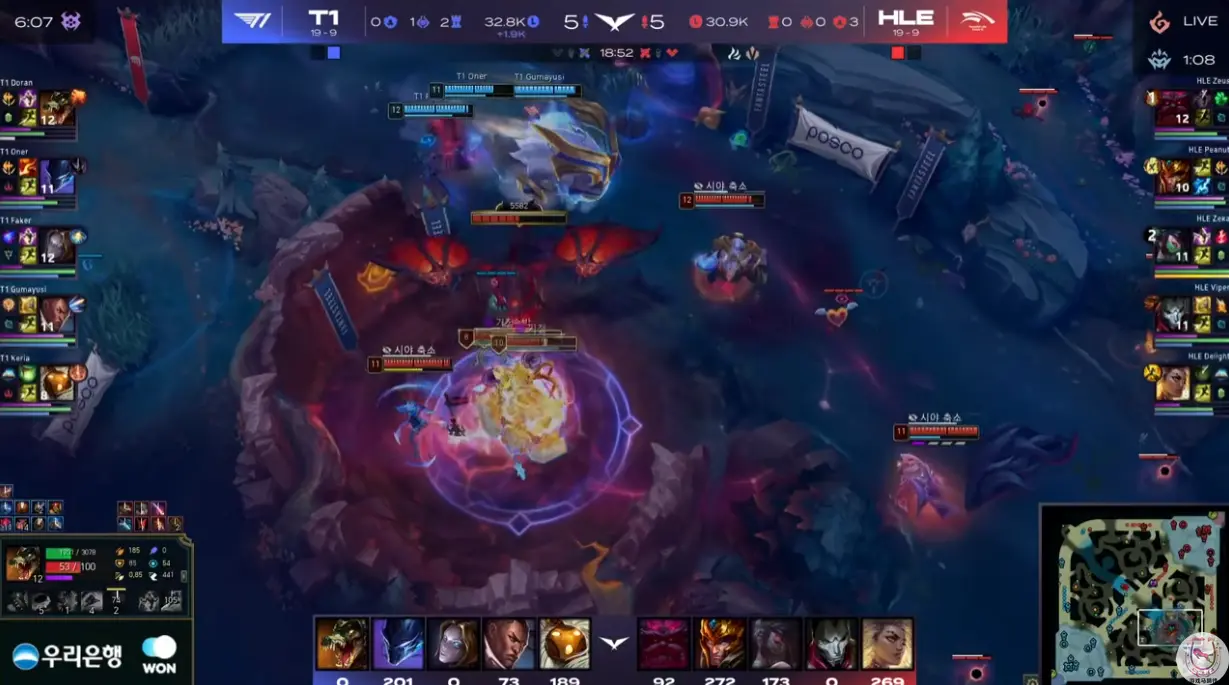The width and height of the screenshot is (1229, 685).
Task: Click HLE Peanut's champion portrait
Action: pyautogui.click(x=1173, y=176)
